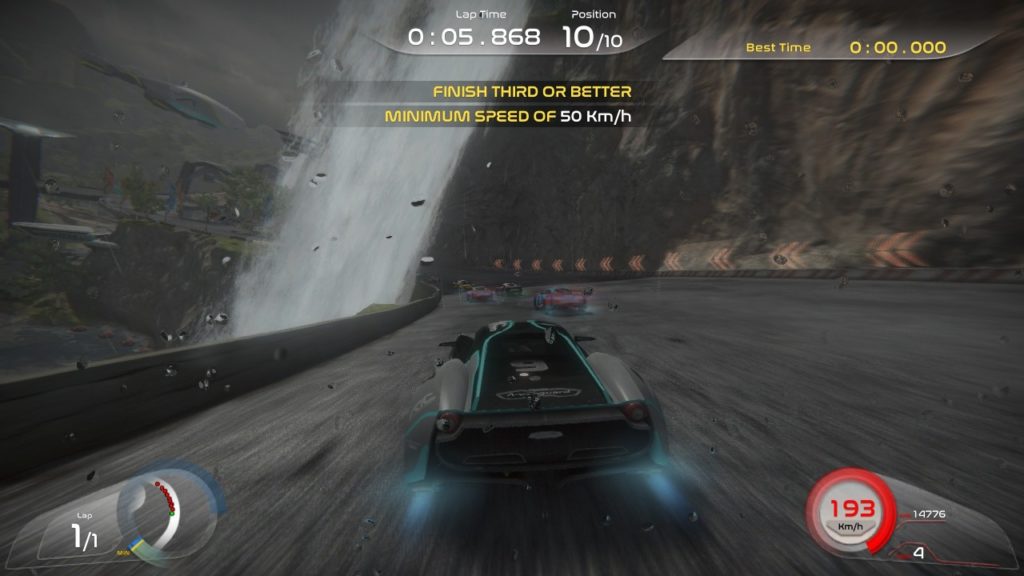Select the Minimum Speed of 50 Km/h objective
The image size is (1024, 576).
tap(511, 116)
